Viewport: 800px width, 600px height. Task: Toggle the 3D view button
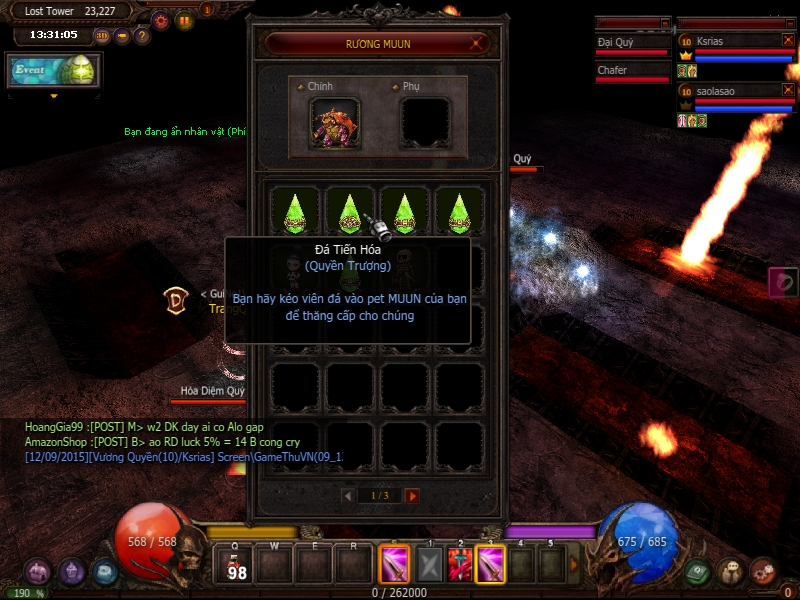102,36
